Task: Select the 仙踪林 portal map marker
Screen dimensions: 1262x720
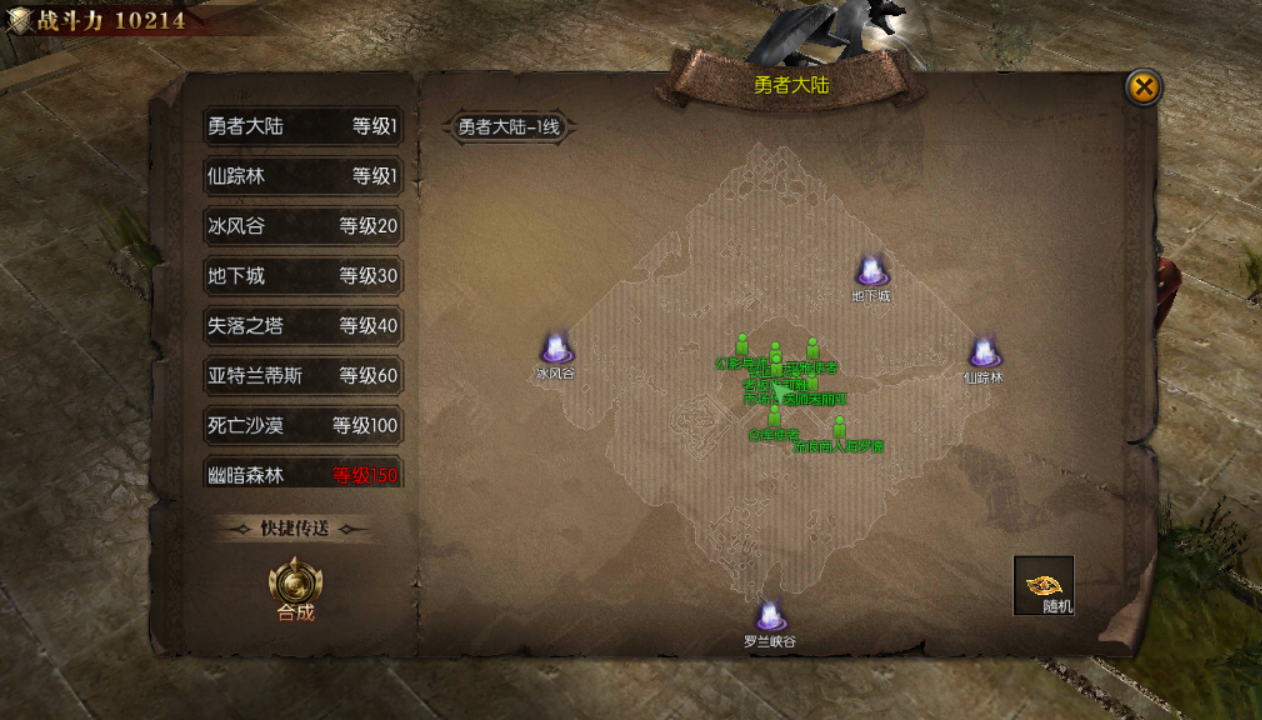Action: pyautogui.click(x=984, y=354)
